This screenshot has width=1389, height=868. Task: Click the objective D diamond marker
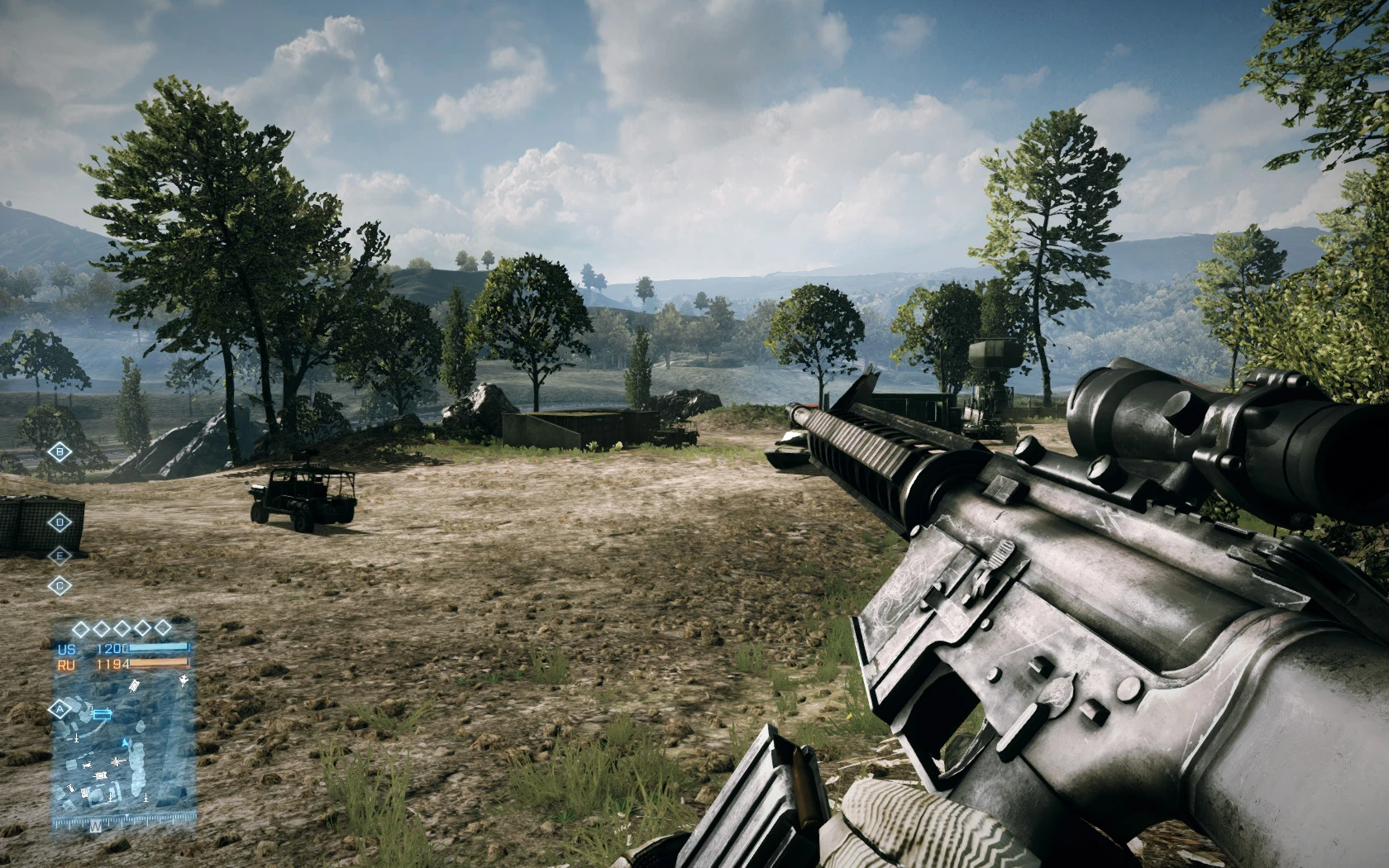click(x=60, y=522)
